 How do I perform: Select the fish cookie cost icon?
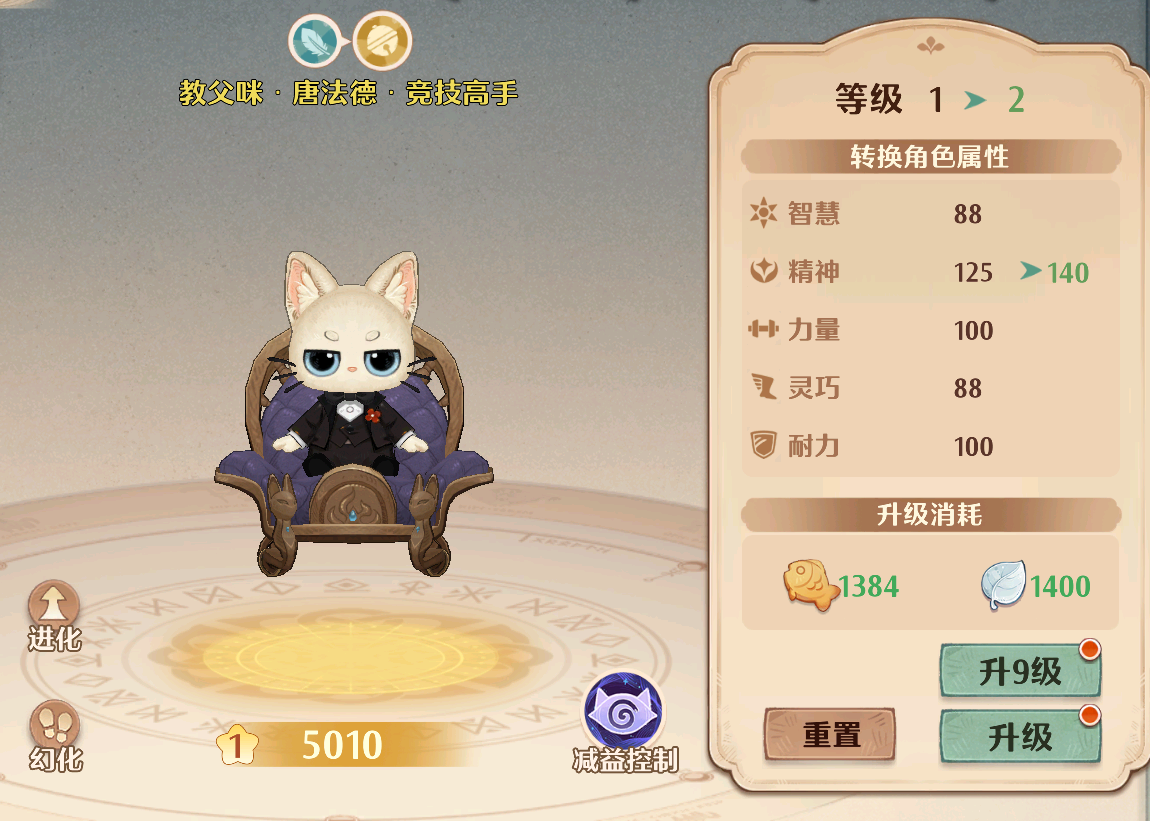809,585
